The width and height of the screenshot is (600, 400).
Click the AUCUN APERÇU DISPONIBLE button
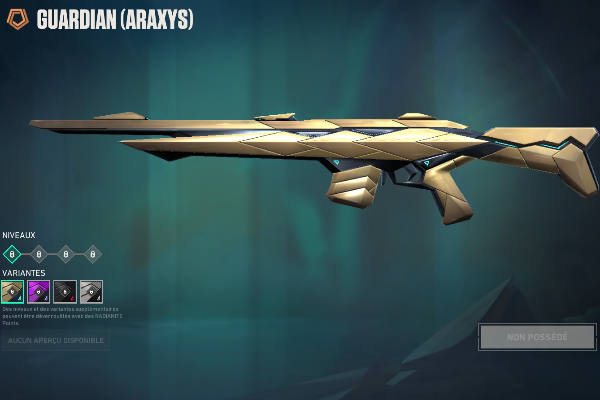56,341
